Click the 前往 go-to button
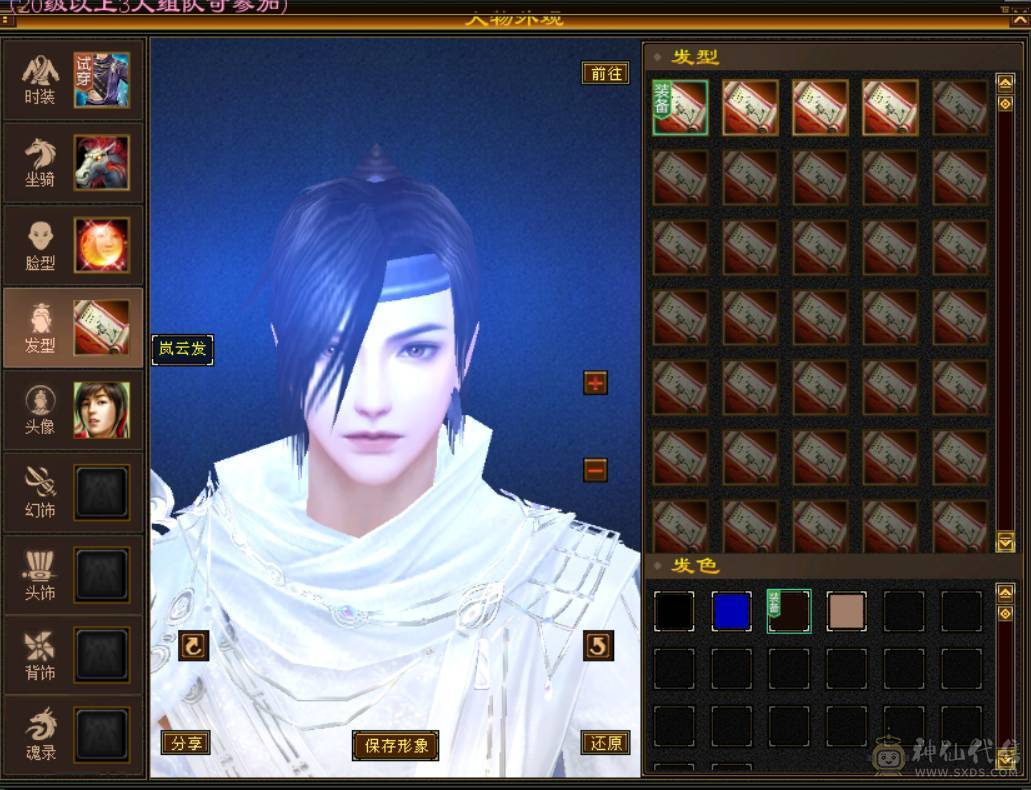The height and width of the screenshot is (790, 1031). pos(605,73)
